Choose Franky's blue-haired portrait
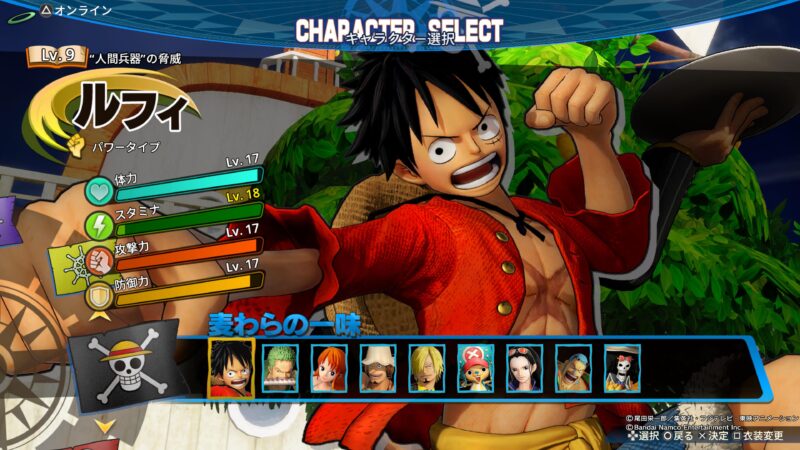Image resolution: width=800 pixels, height=450 pixels. pyautogui.click(x=574, y=368)
